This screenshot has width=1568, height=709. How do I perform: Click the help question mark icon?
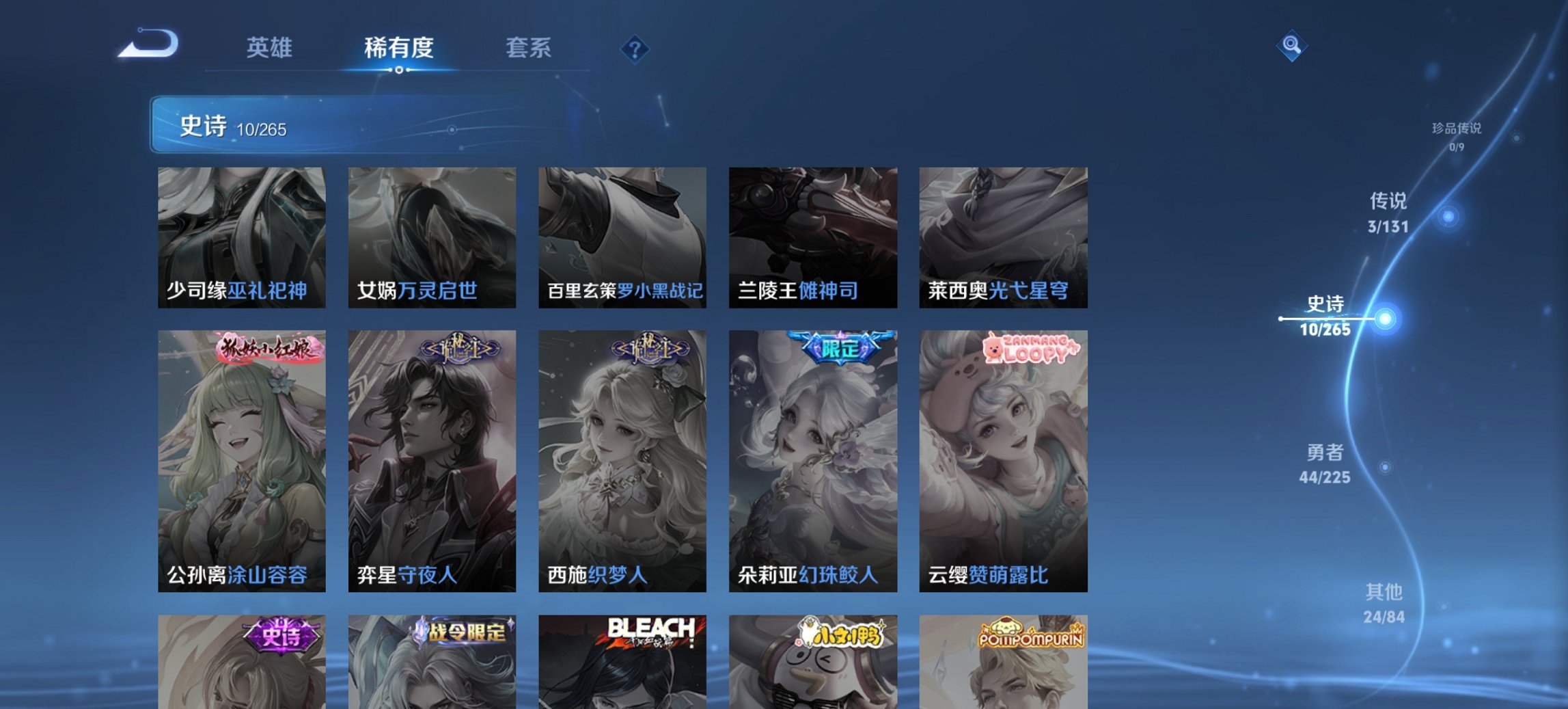[x=635, y=48]
